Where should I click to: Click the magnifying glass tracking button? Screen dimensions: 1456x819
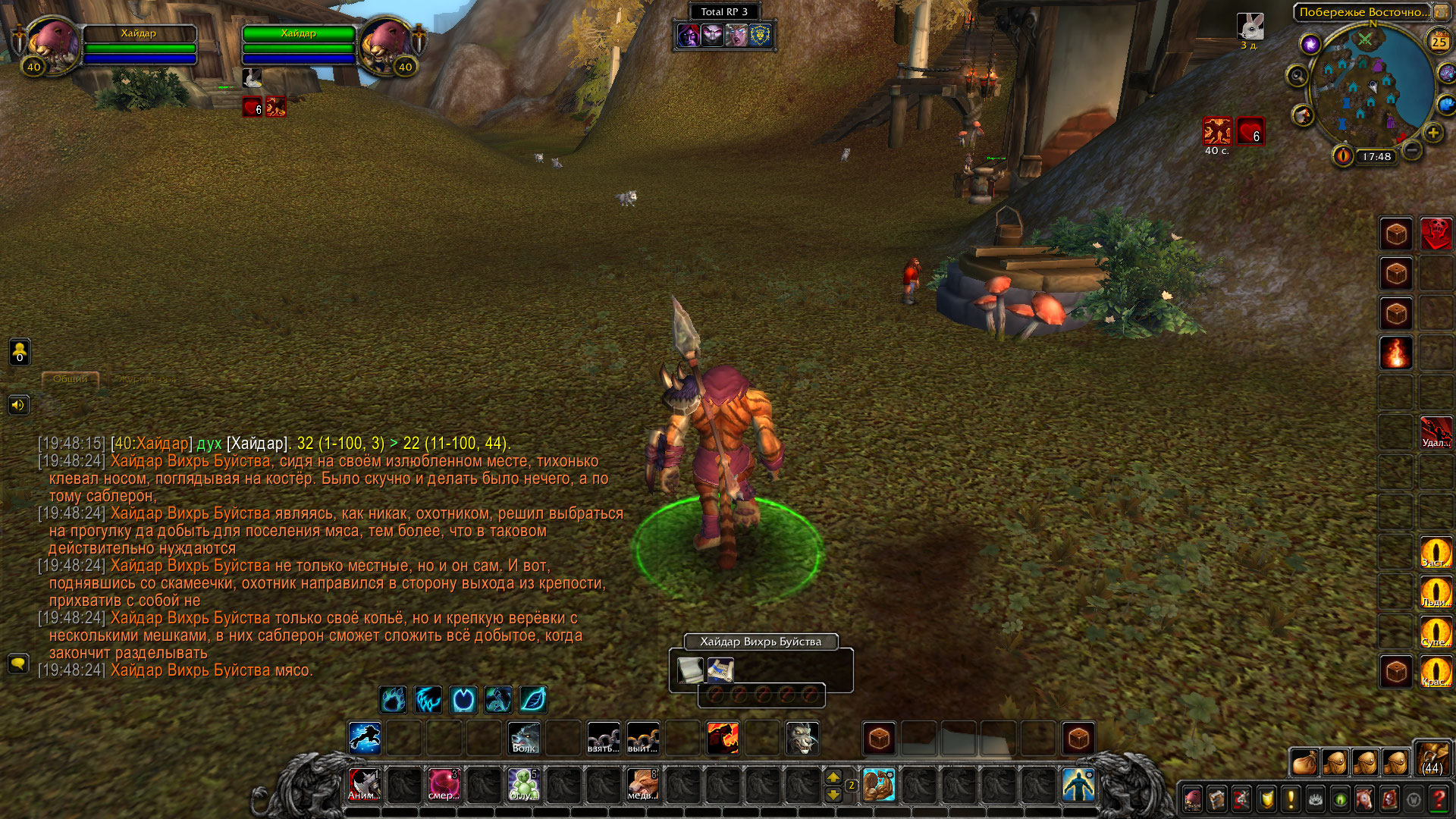tap(1298, 76)
